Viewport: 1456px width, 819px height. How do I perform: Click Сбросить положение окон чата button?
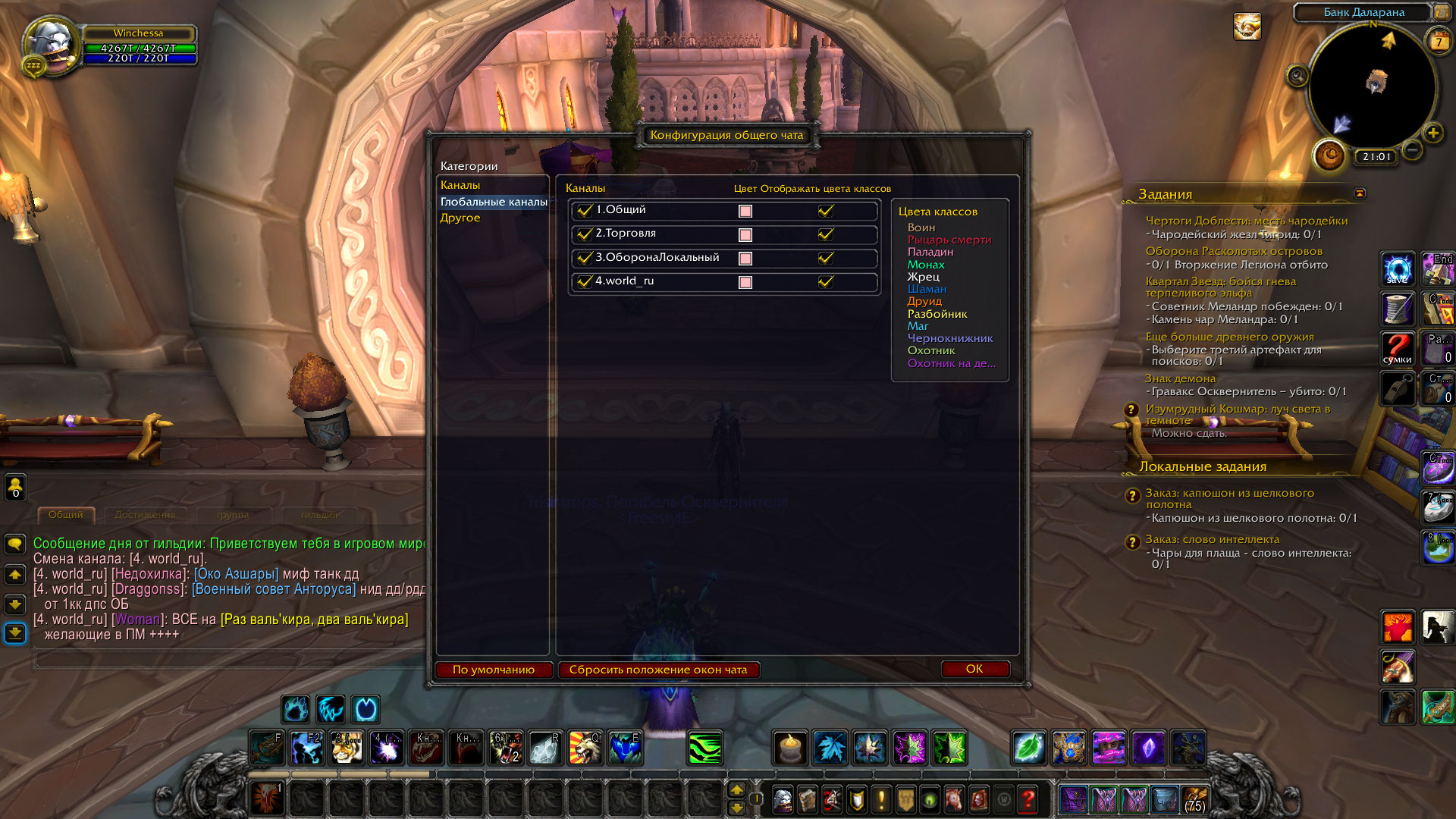(x=658, y=670)
